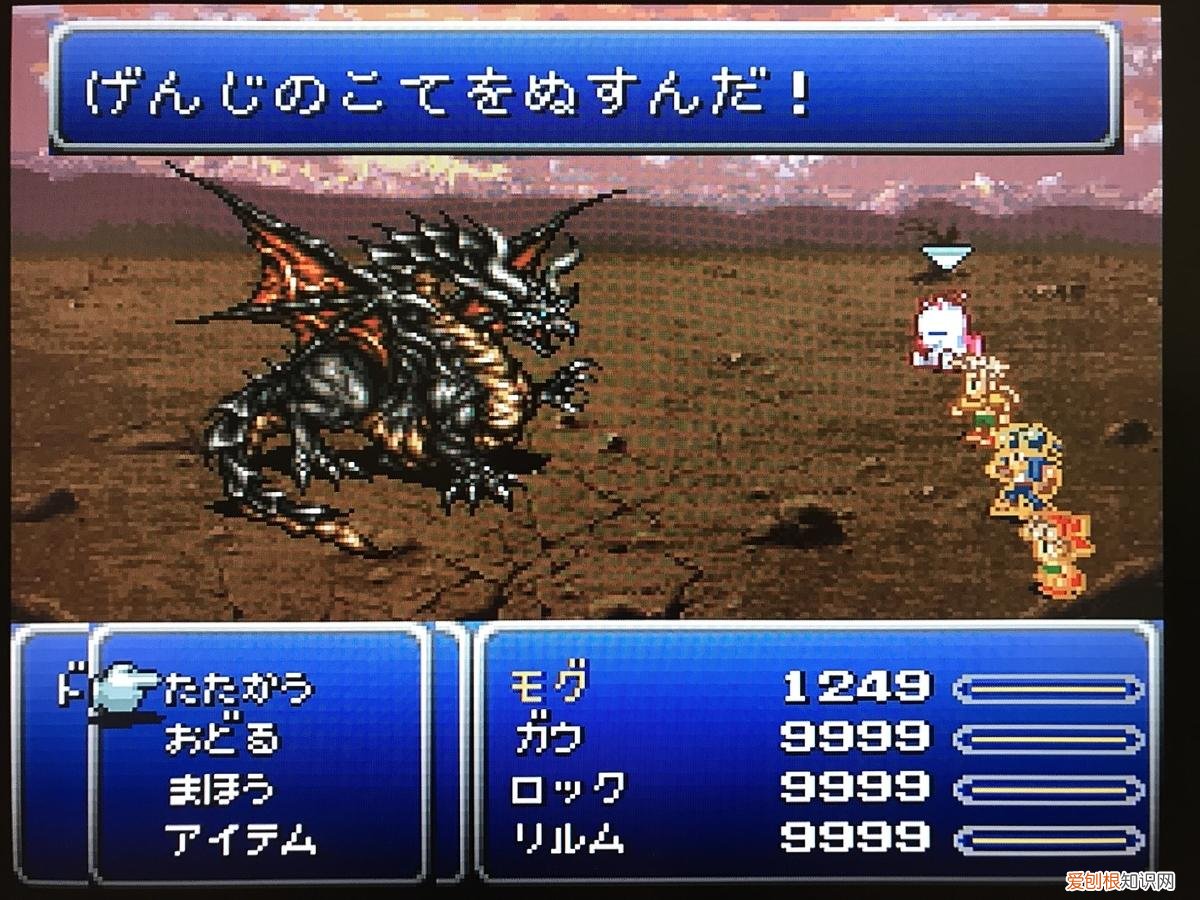Select party member モグ in the status list
1200x900 pixels.
[548, 687]
